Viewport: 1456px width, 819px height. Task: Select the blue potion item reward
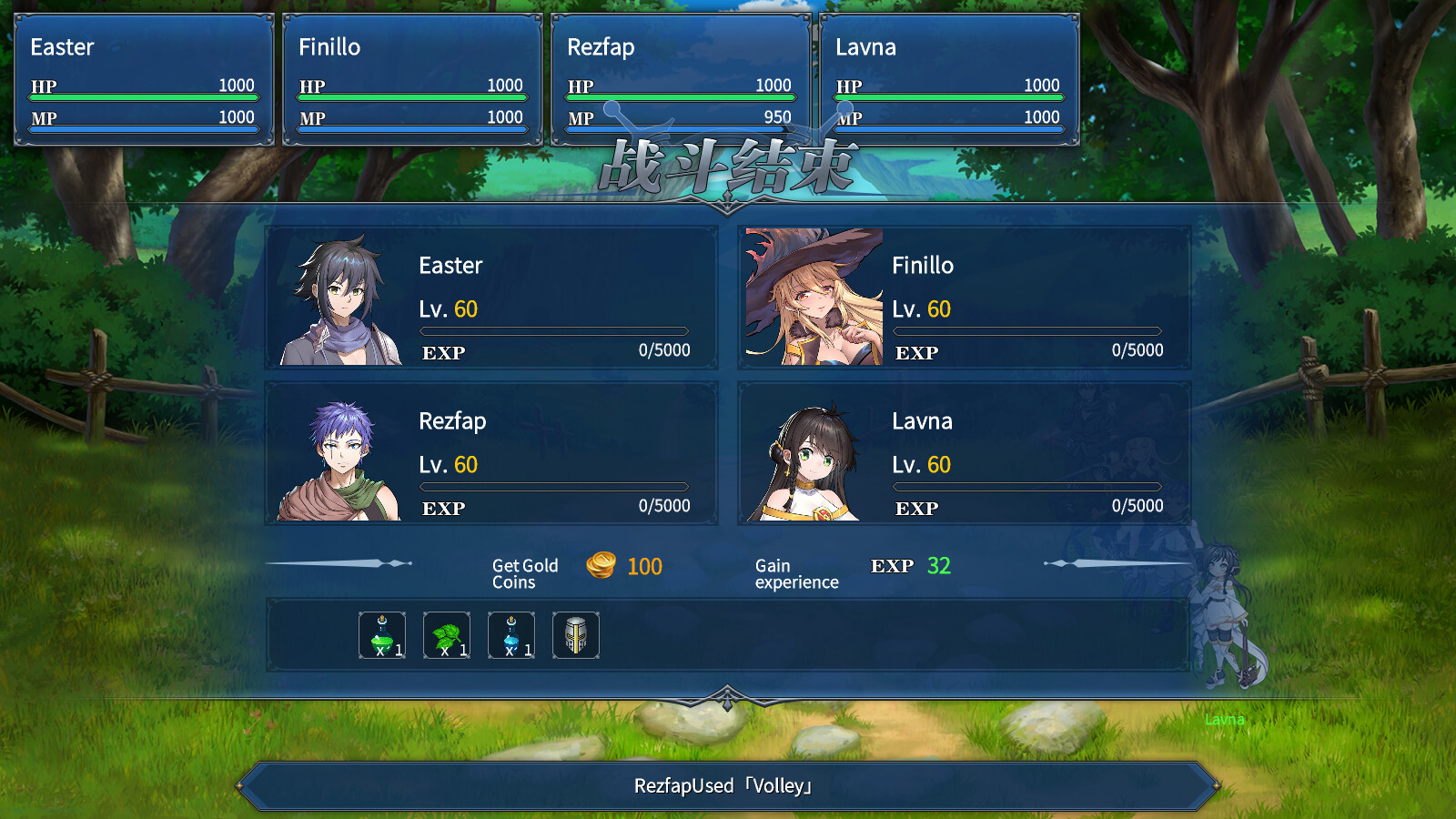point(511,635)
